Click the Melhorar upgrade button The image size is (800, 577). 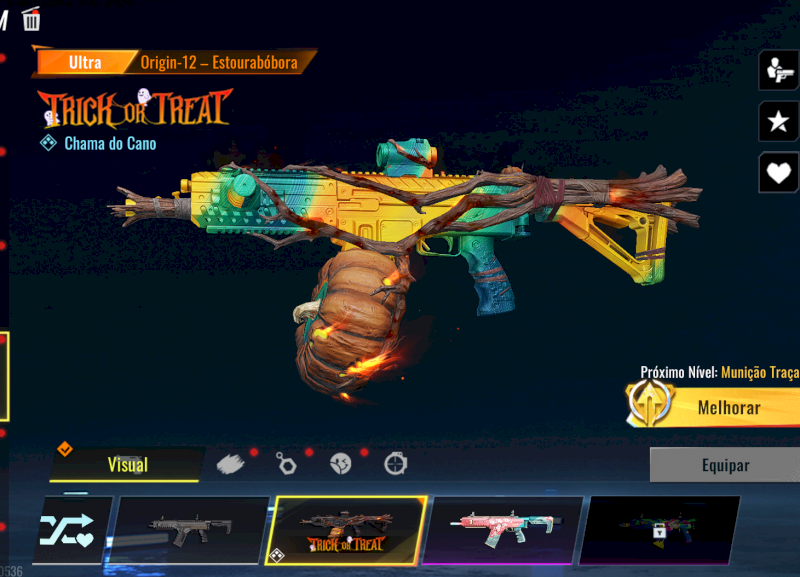(728, 407)
